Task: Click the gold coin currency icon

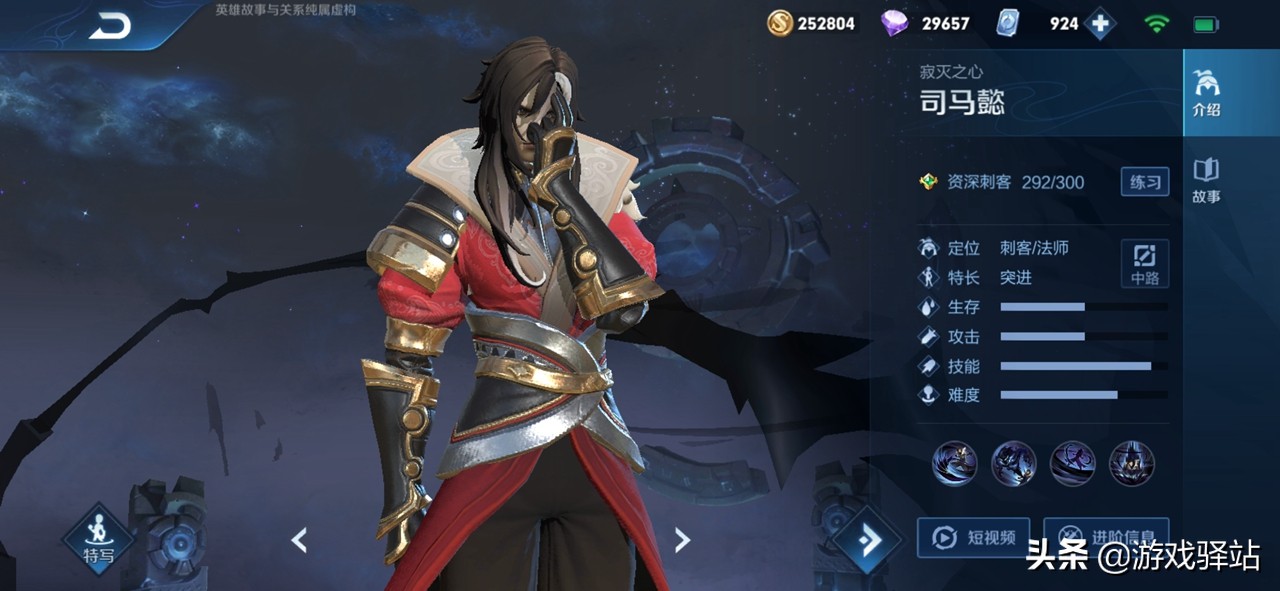Action: (780, 23)
